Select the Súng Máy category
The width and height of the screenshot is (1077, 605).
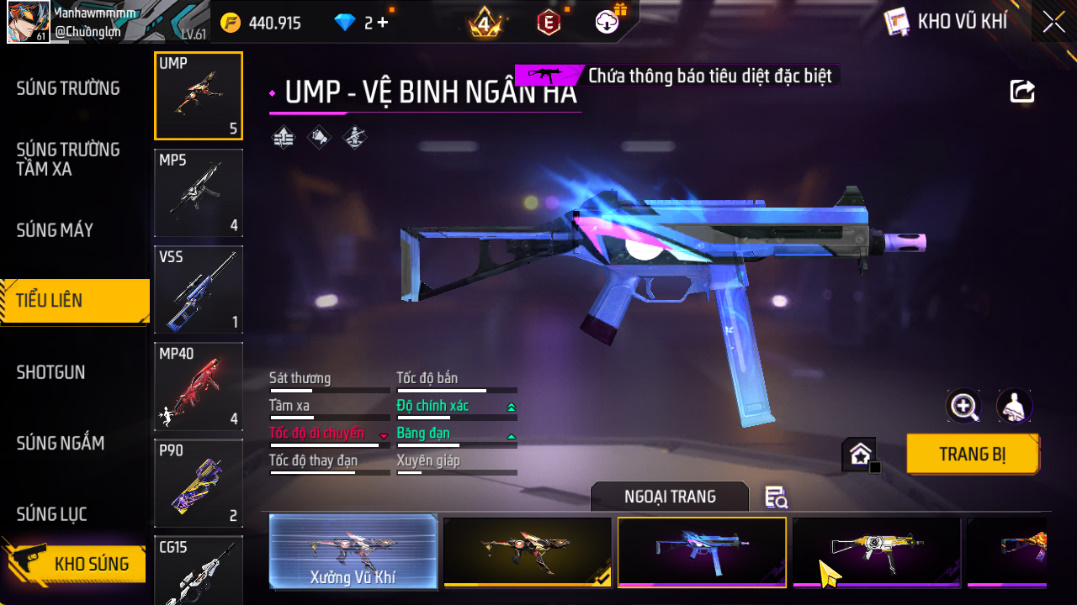(x=55, y=230)
